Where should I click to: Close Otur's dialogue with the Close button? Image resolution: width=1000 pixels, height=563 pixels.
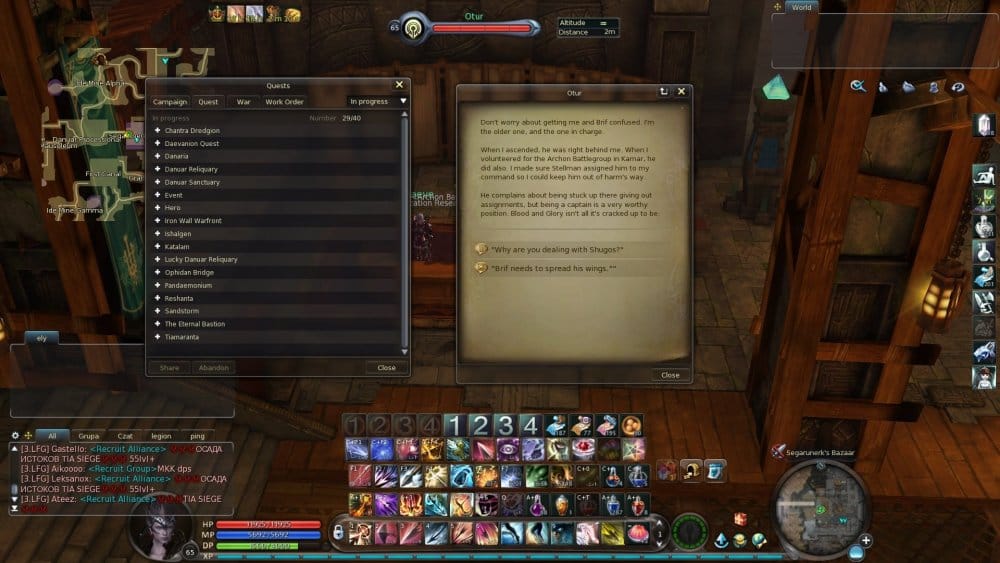[670, 375]
